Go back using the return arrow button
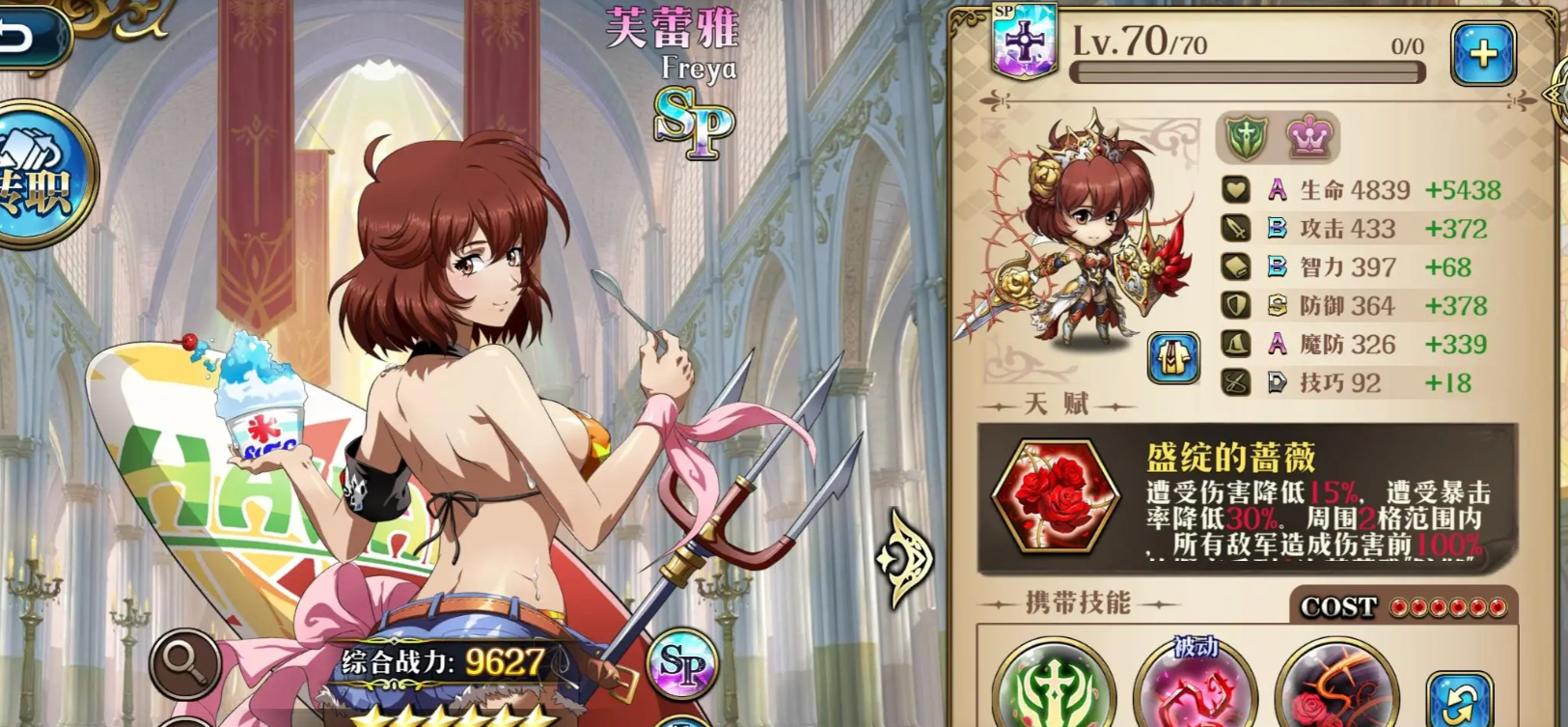Image resolution: width=1568 pixels, height=727 pixels. coord(29,37)
